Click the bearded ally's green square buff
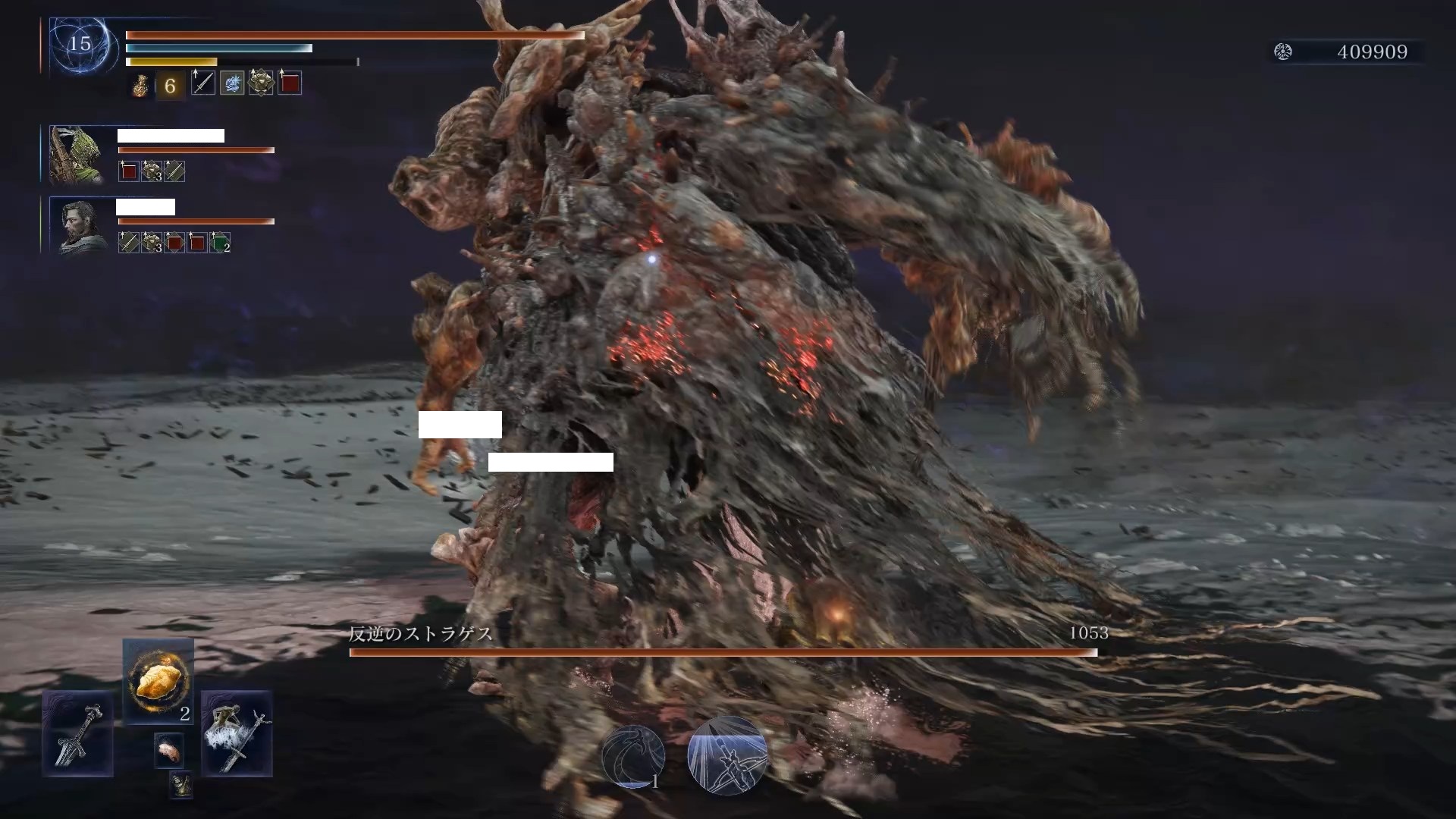1456x819 pixels. pos(220,243)
